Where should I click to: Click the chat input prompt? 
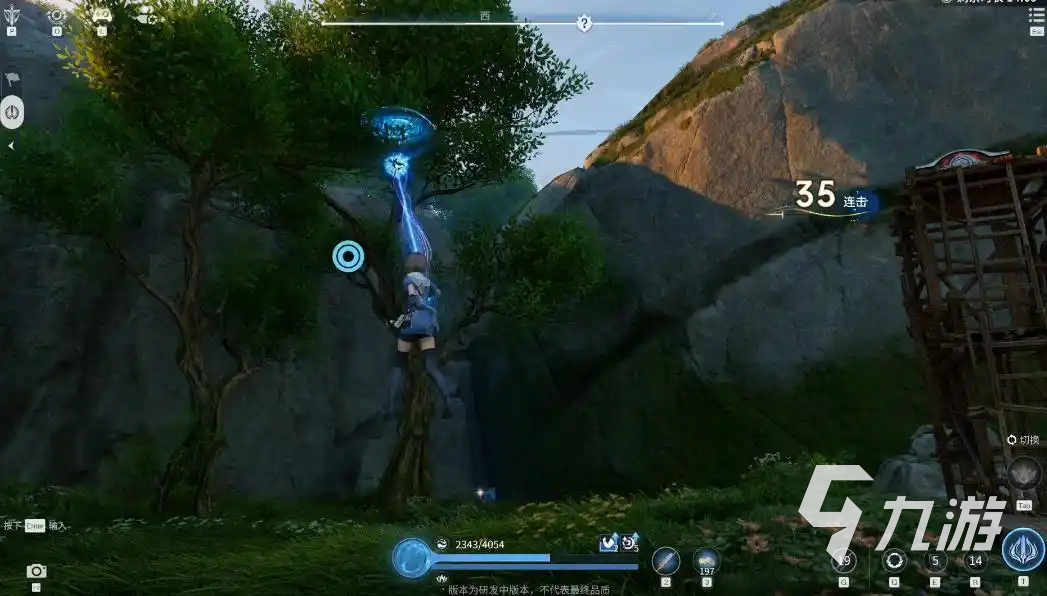point(35,525)
